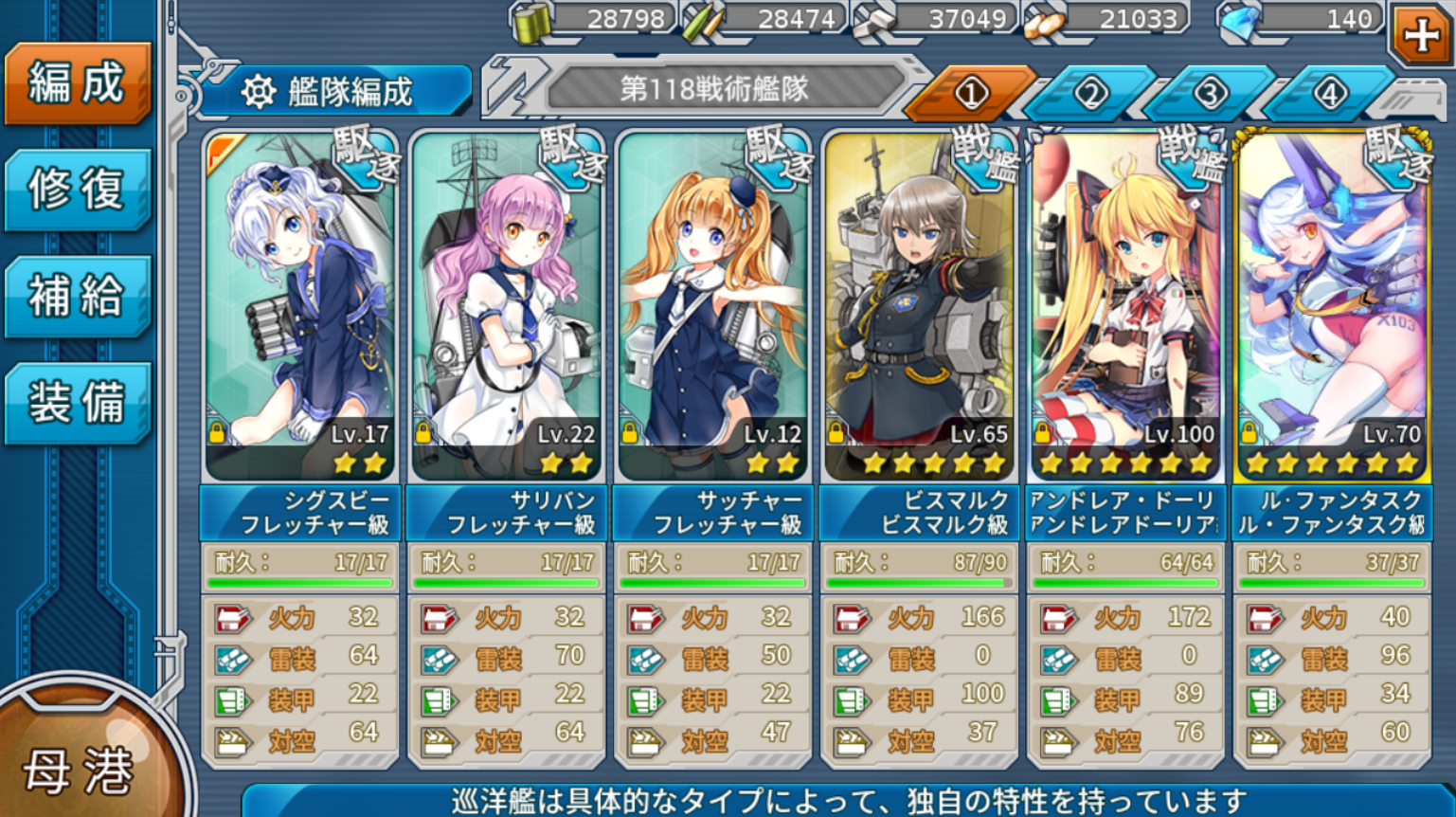The width and height of the screenshot is (1456, 817).
Task: Click the 対空 anti-air icon on サッチャー's card
Action: (646, 741)
